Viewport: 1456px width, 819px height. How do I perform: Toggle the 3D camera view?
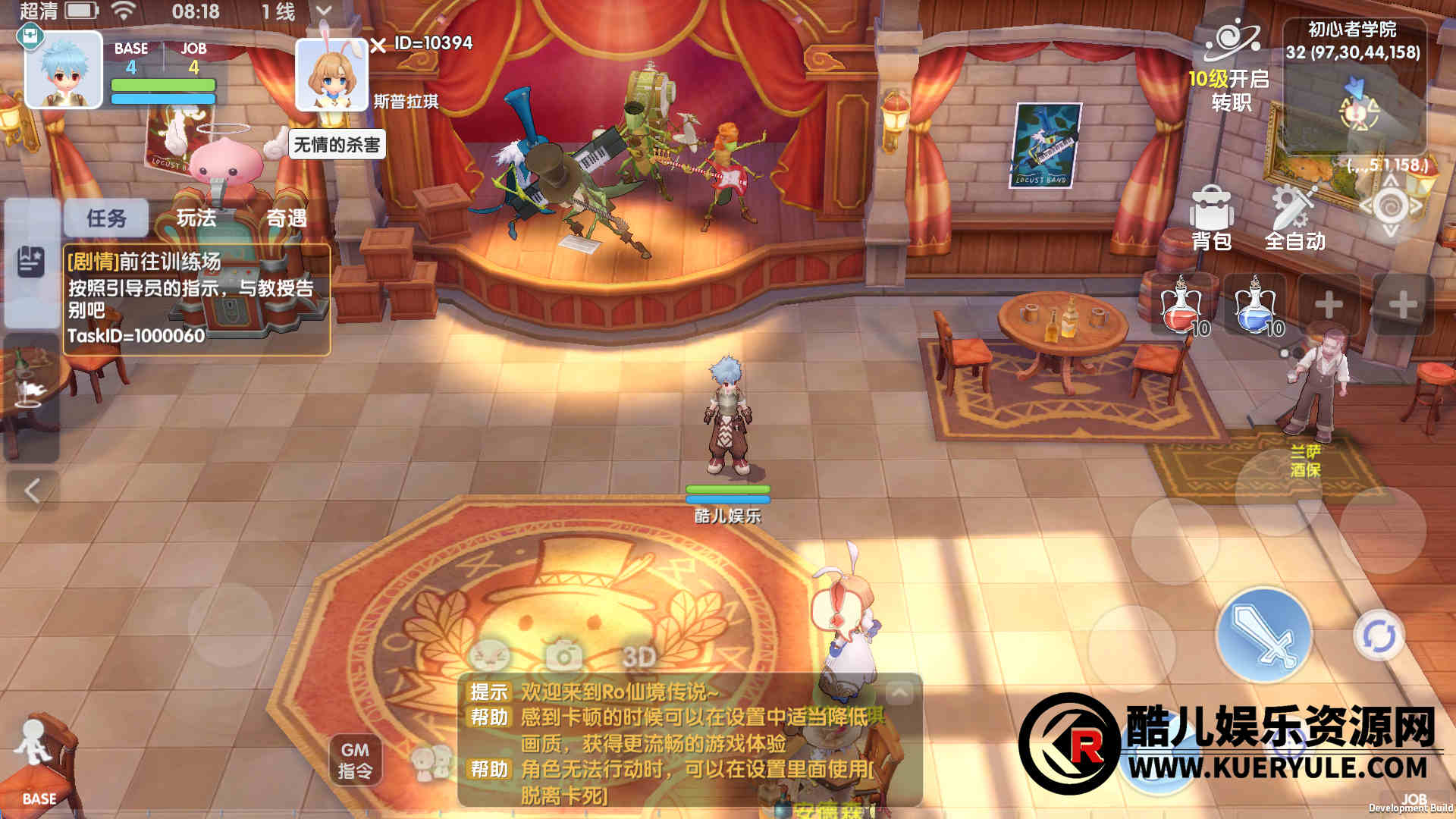pyautogui.click(x=639, y=657)
